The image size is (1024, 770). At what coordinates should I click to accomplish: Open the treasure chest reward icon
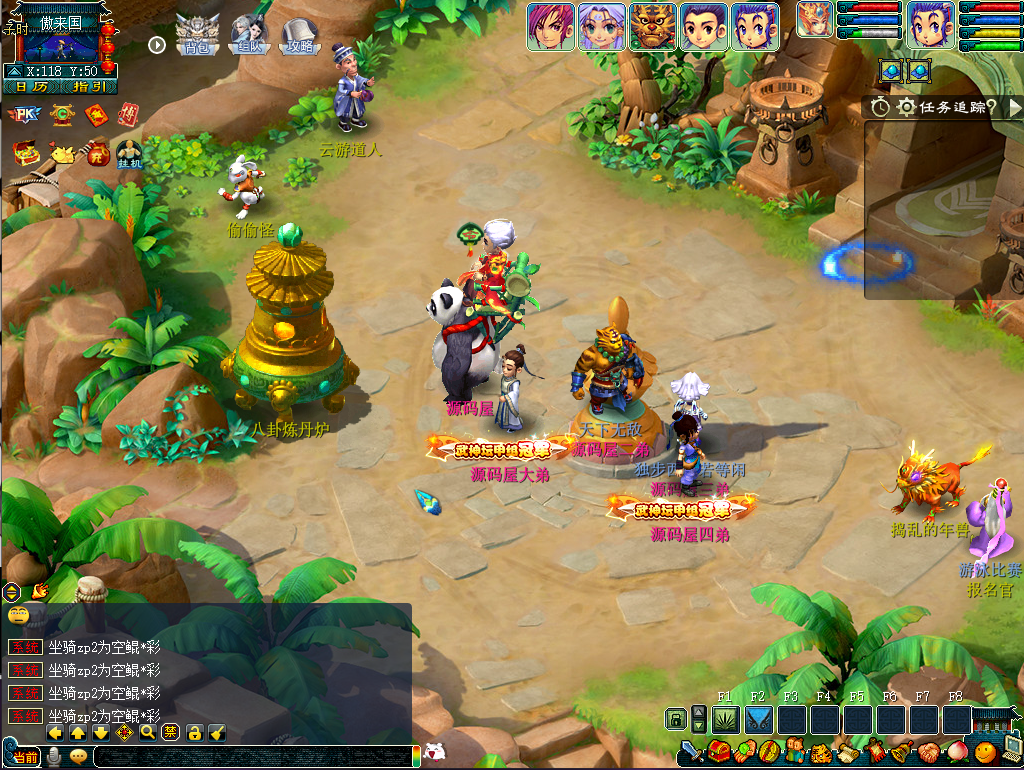click(x=25, y=154)
